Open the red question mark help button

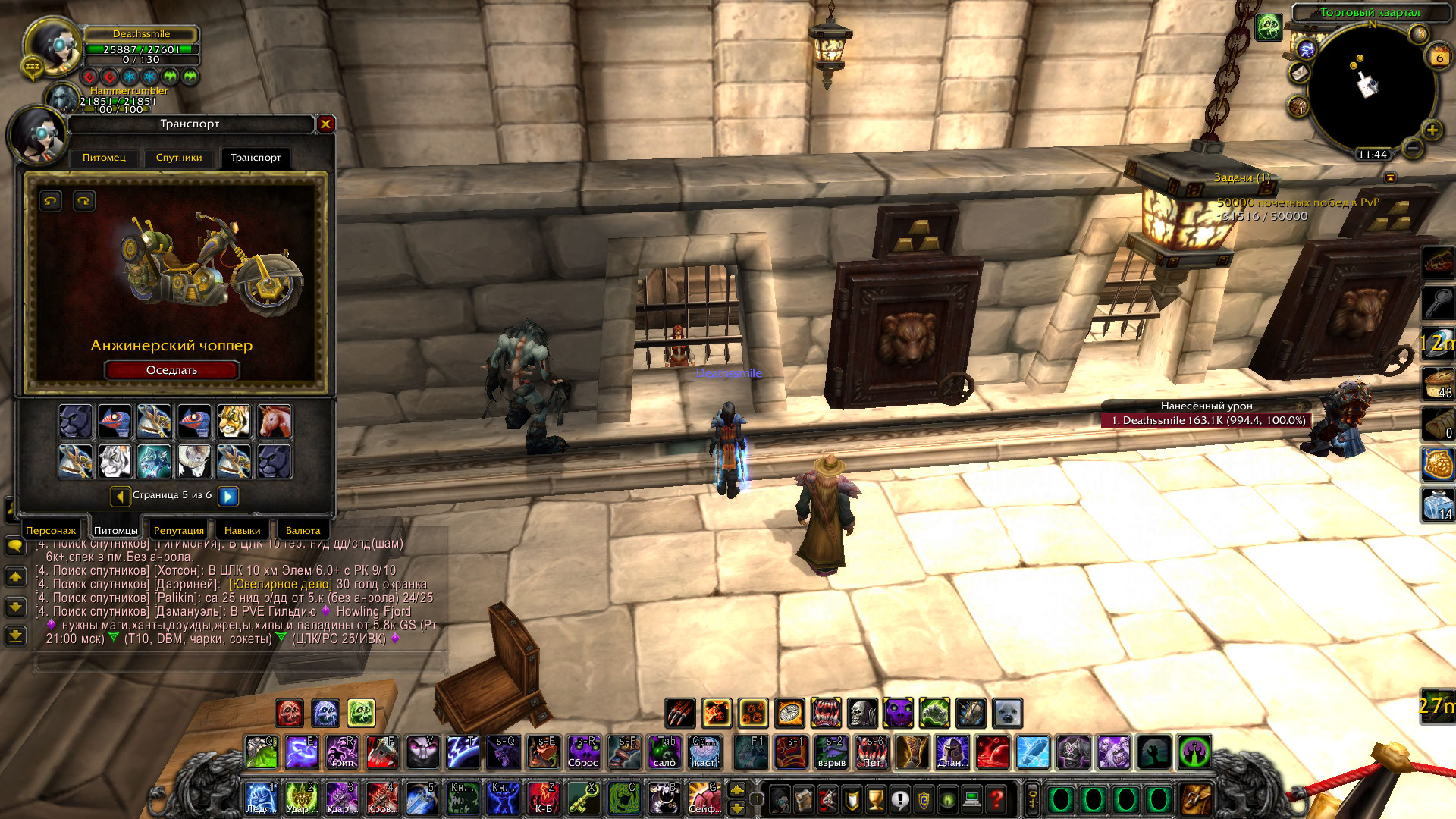(x=996, y=799)
